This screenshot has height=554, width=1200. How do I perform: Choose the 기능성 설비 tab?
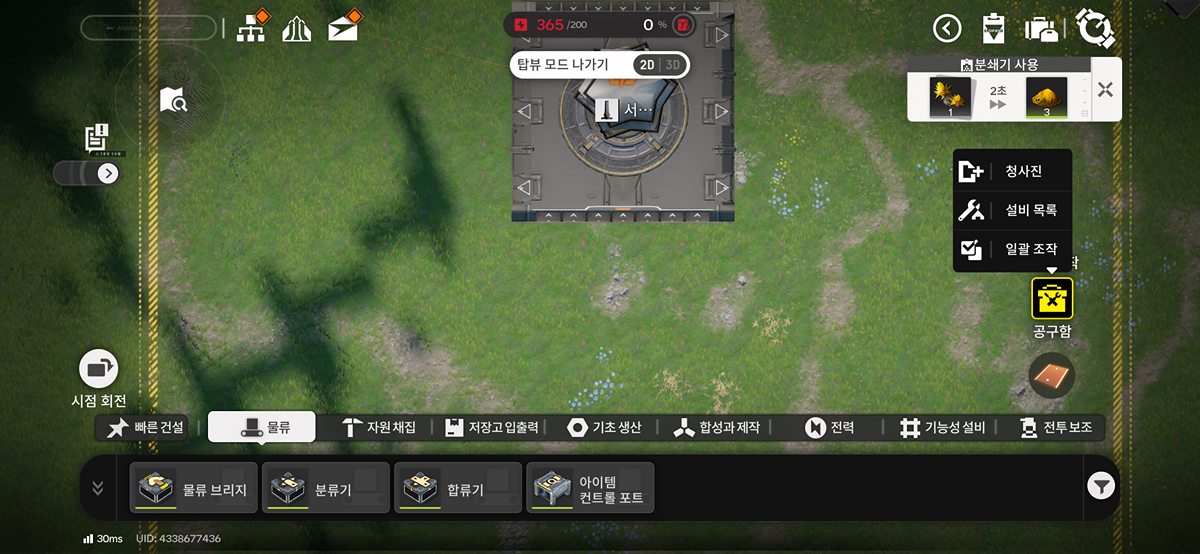coord(942,427)
